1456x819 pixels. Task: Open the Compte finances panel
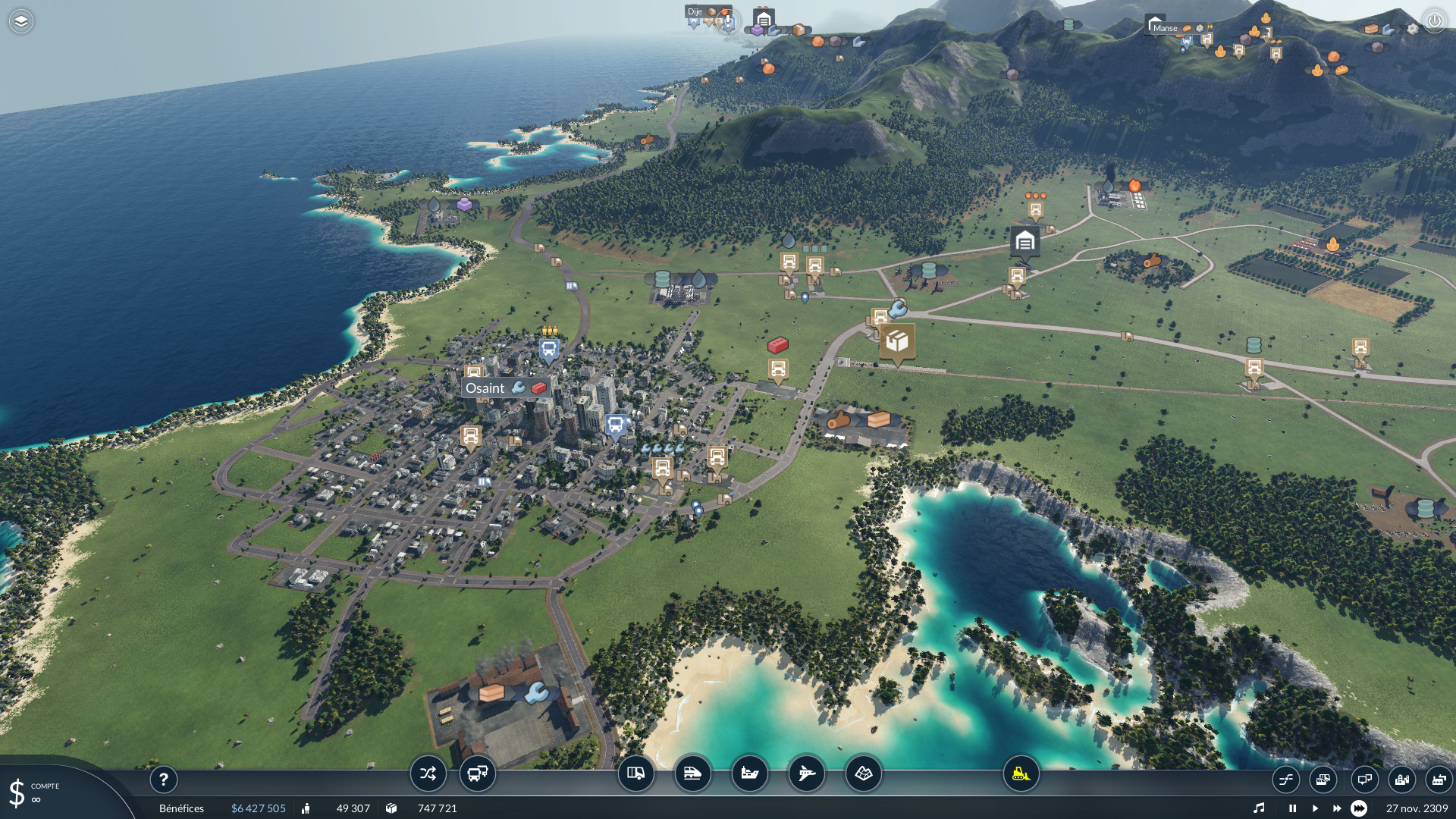[x=34, y=792]
